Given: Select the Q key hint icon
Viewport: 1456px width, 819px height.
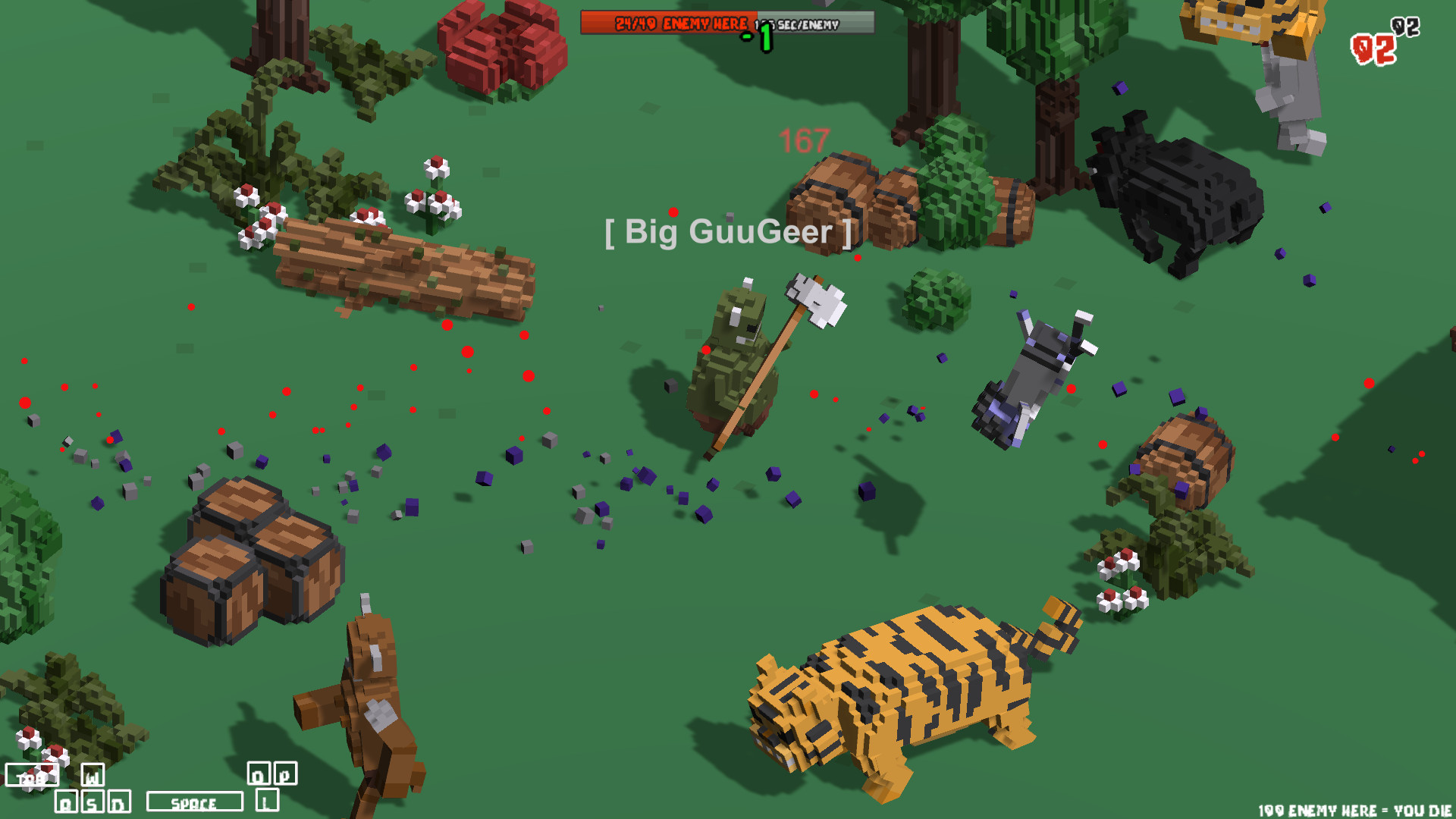Looking at the screenshot, I should point(67,801).
